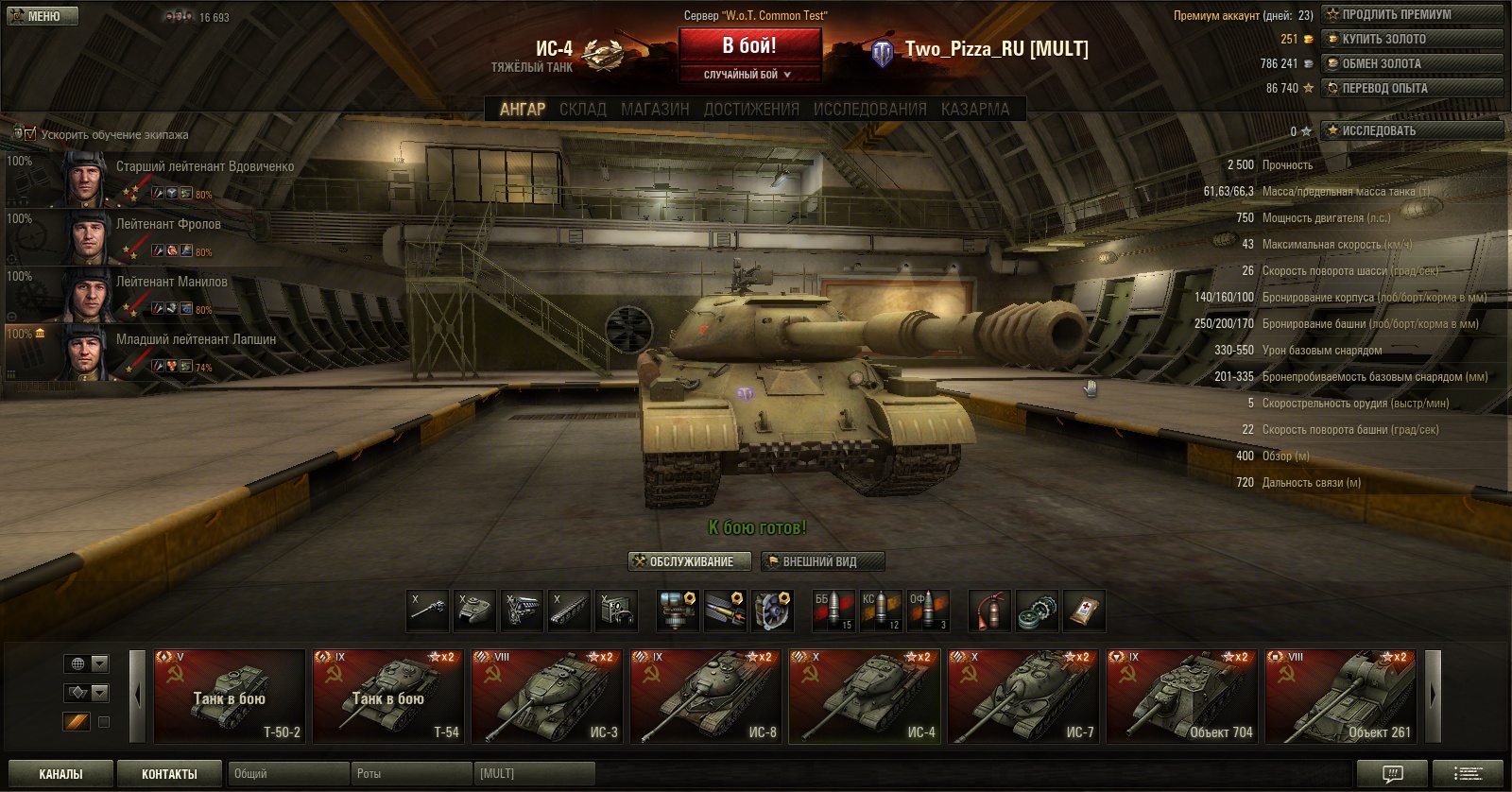Open ВНЕШНИЙ ВИД customization
This screenshot has height=792, width=1512.
[822, 561]
